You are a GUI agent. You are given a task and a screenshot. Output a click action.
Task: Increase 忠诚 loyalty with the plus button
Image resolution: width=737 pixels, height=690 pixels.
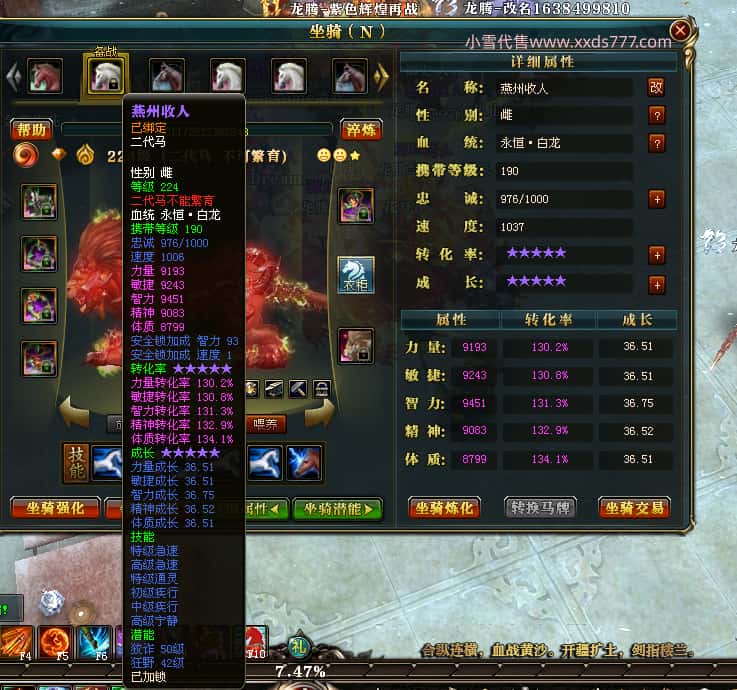[656, 199]
